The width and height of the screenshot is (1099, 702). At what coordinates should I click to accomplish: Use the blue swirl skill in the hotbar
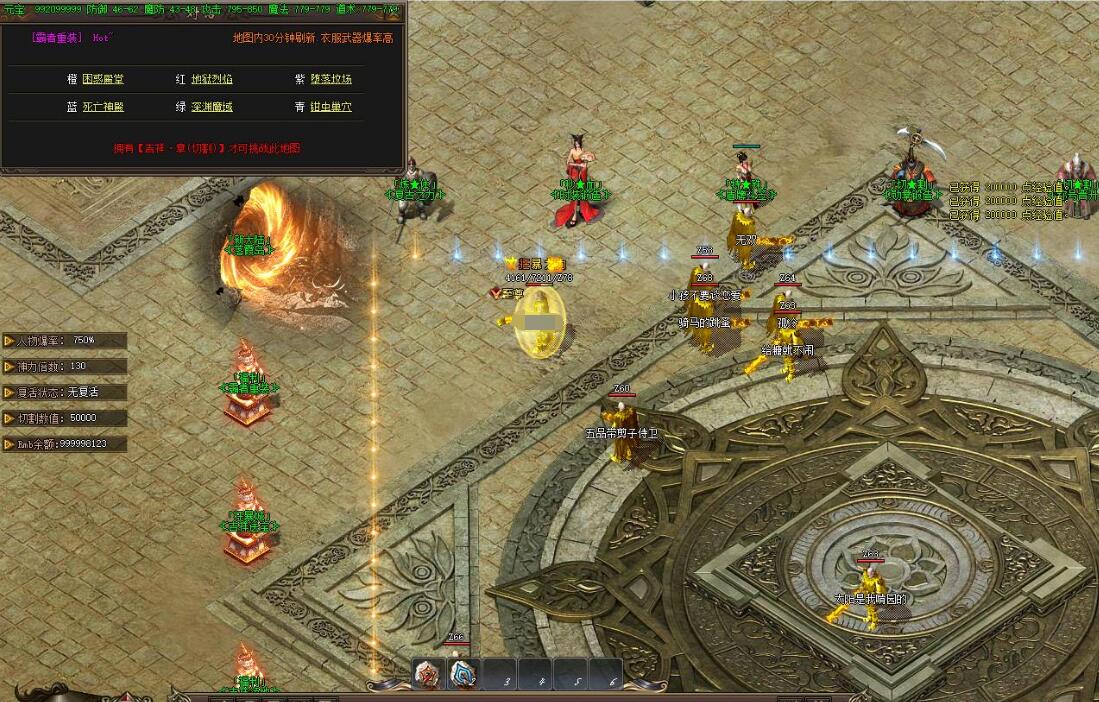(x=462, y=675)
